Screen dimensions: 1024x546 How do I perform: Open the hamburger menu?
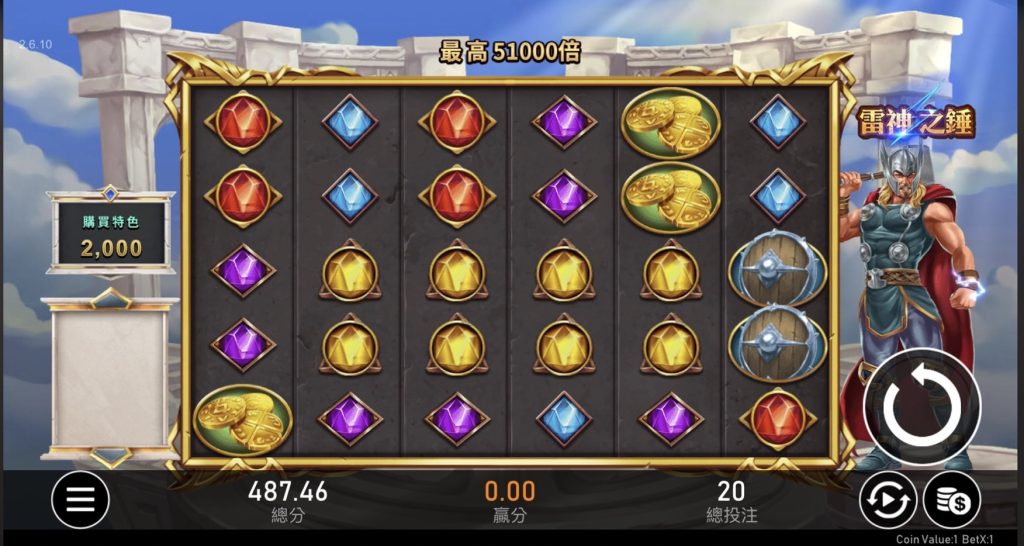[x=80, y=499]
